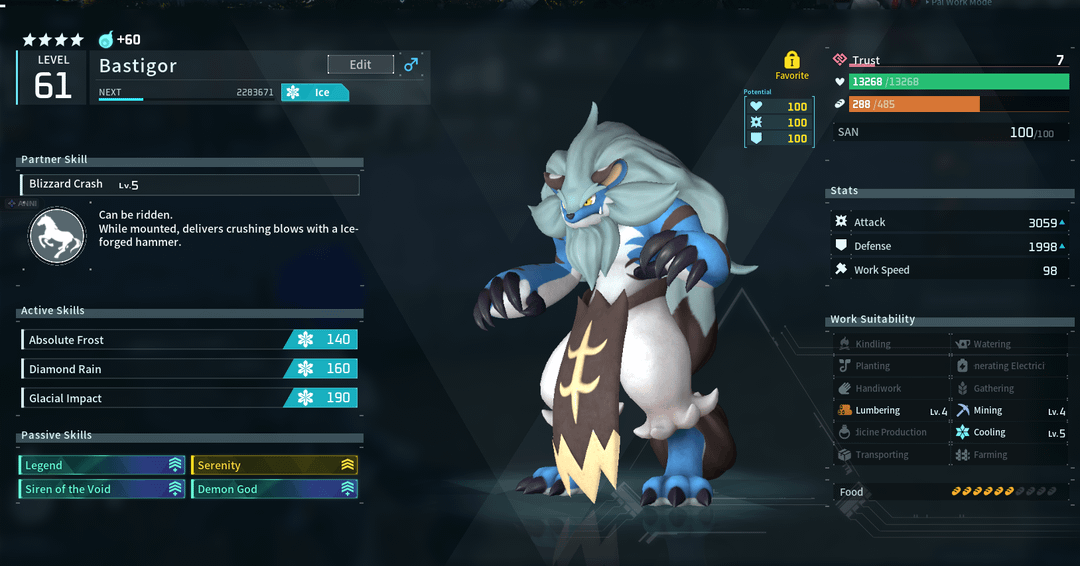Inspect the Demon God passive skill

click(274, 489)
